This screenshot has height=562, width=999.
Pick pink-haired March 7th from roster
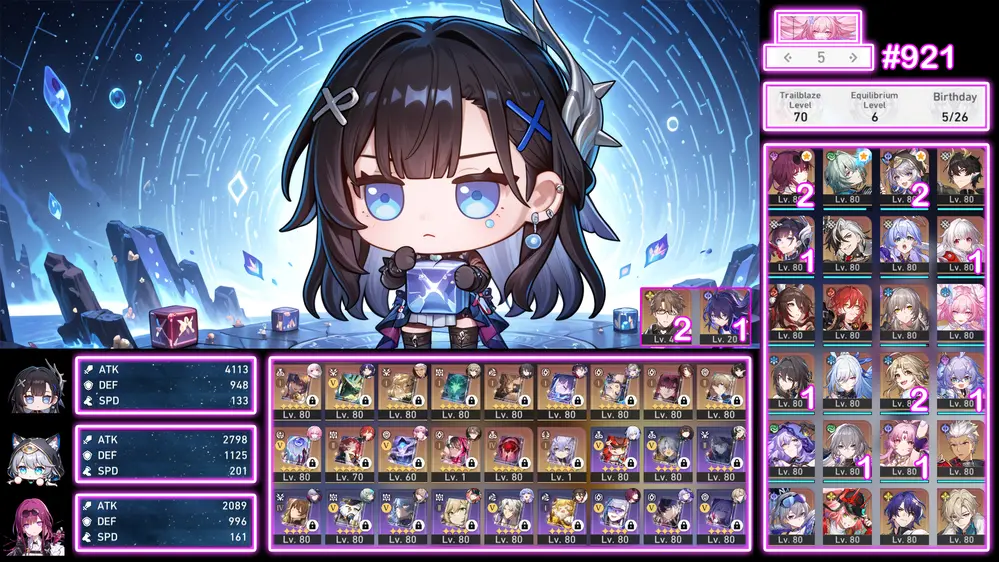(960, 310)
